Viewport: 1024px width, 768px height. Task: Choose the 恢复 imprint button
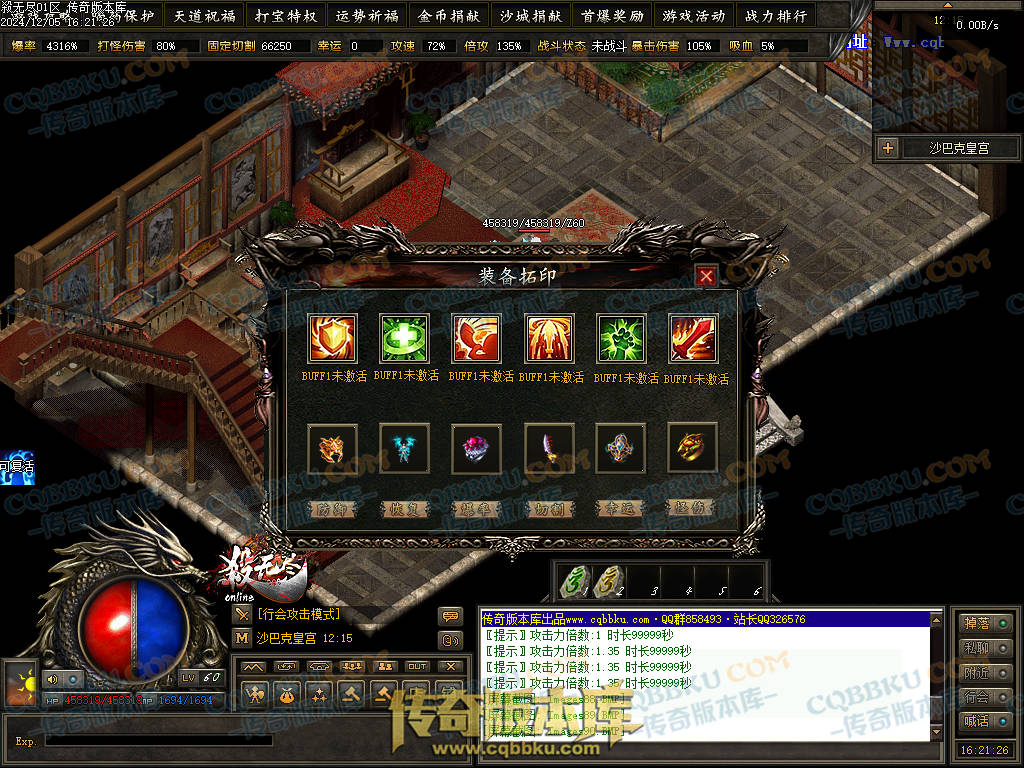point(404,508)
